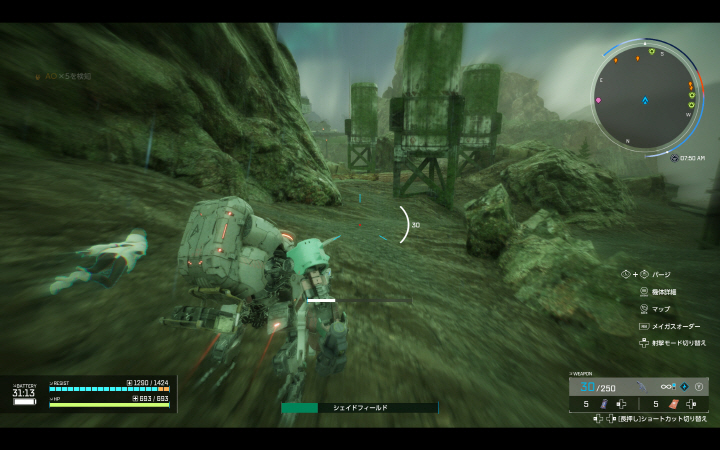Use the blue consumable item slot

coord(603,404)
